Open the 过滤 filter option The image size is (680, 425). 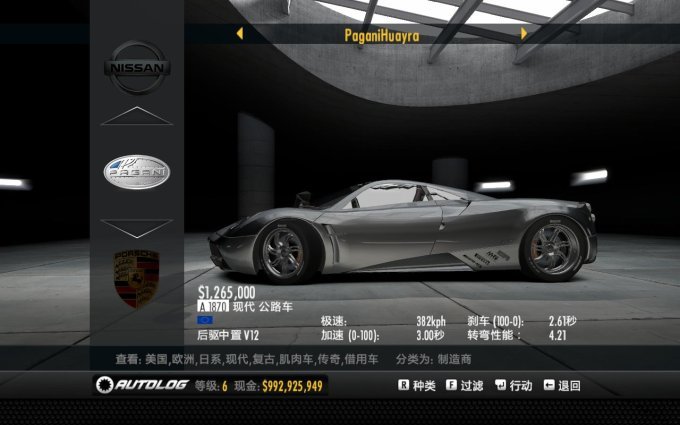465,385
